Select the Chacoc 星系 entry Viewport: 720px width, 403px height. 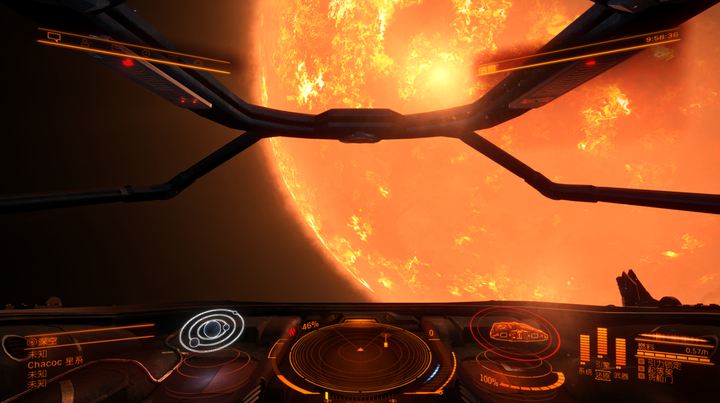pyautogui.click(x=55, y=362)
